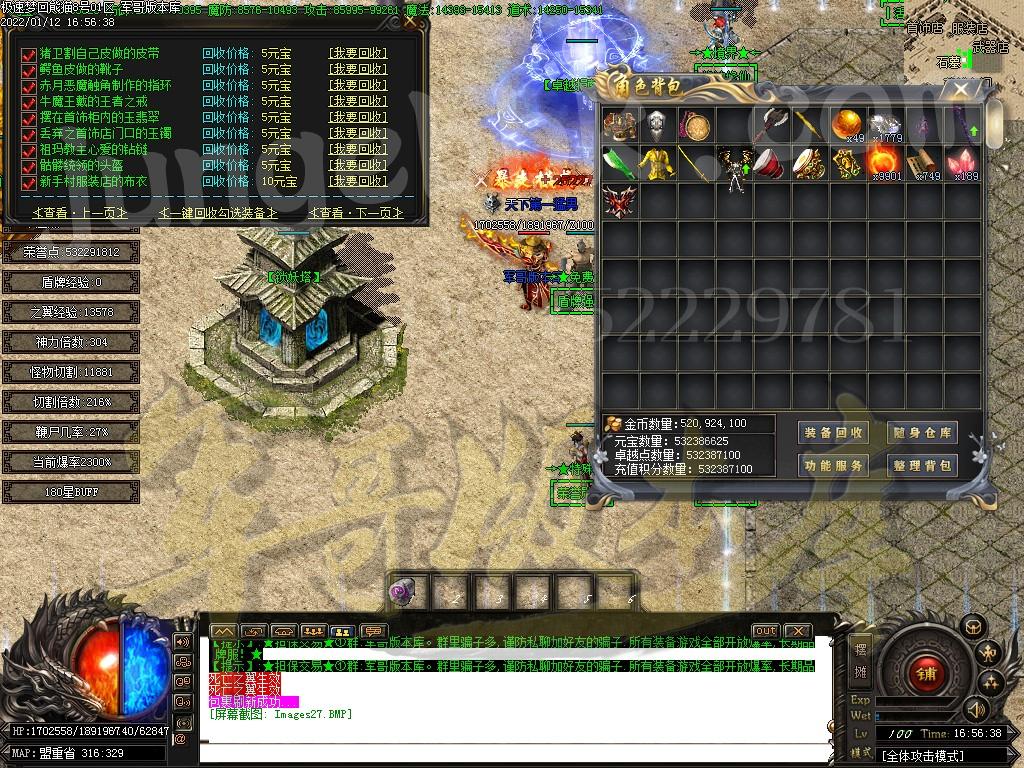Viewport: 1024px width, 768px height.
Task: Toggle the 猪卫割自己皮做的皮带 checkbox
Action: [x=29, y=55]
